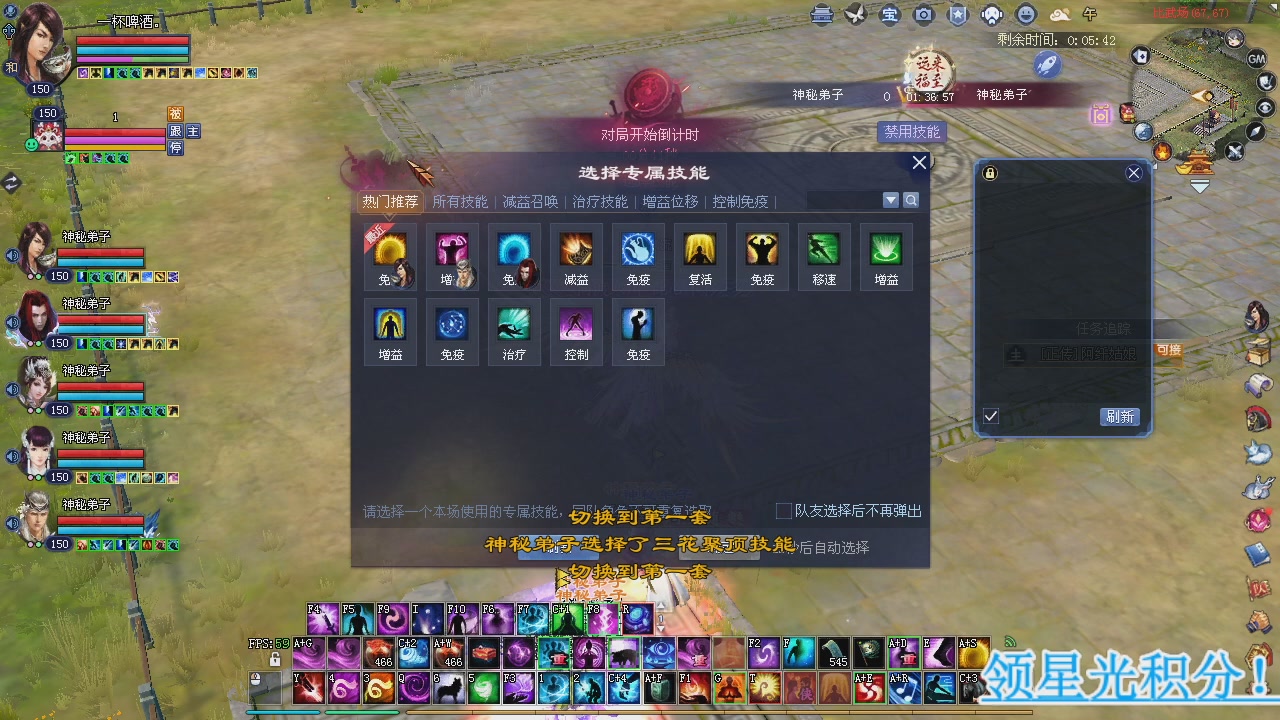This screenshot has width=1280, height=720.
Task: Open the camera screenshot tool in top bar
Action: tap(924, 15)
